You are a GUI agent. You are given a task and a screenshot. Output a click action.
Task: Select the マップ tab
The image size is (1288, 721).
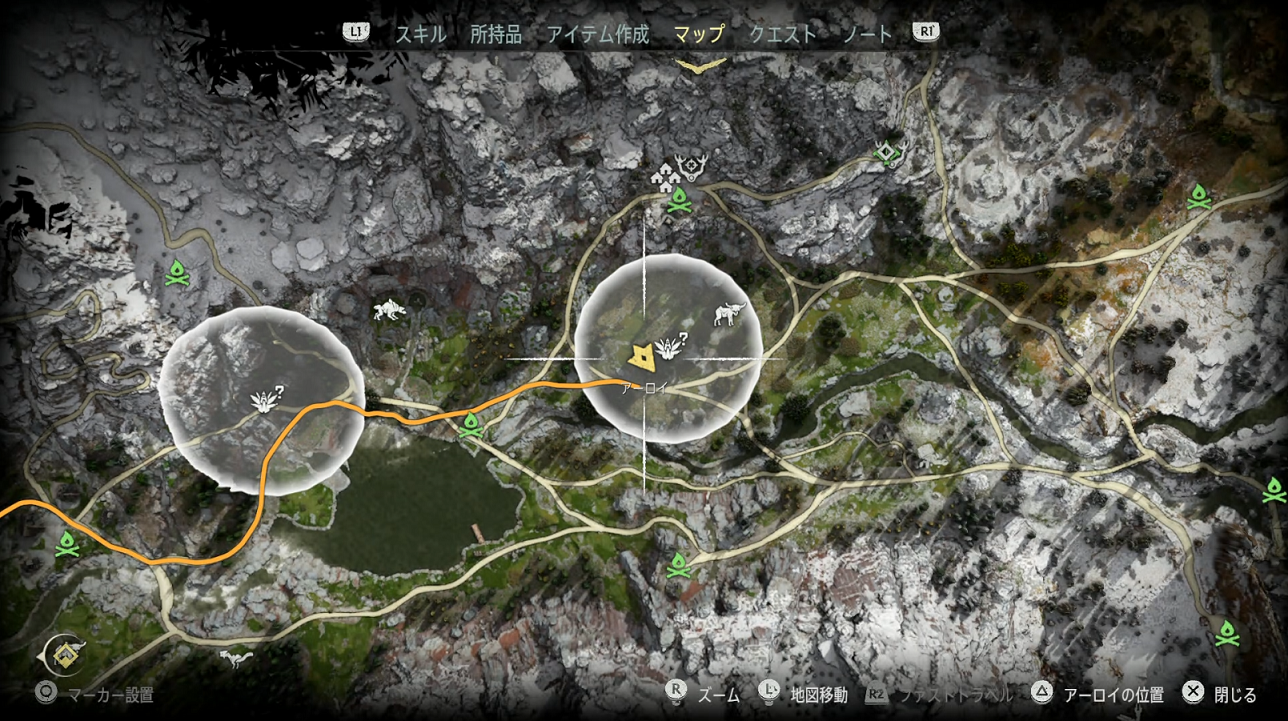[x=699, y=34]
